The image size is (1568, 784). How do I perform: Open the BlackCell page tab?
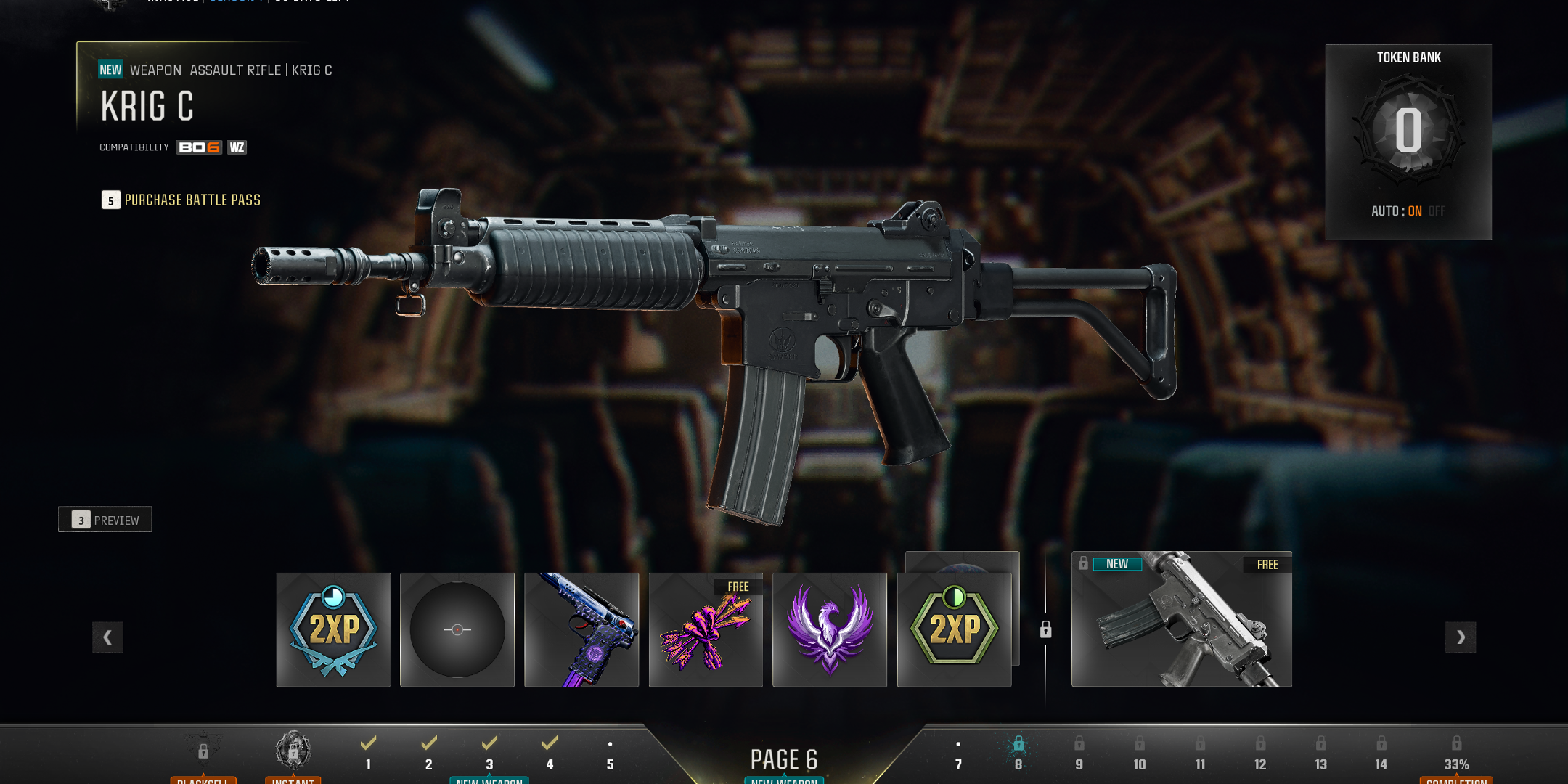click(203, 755)
